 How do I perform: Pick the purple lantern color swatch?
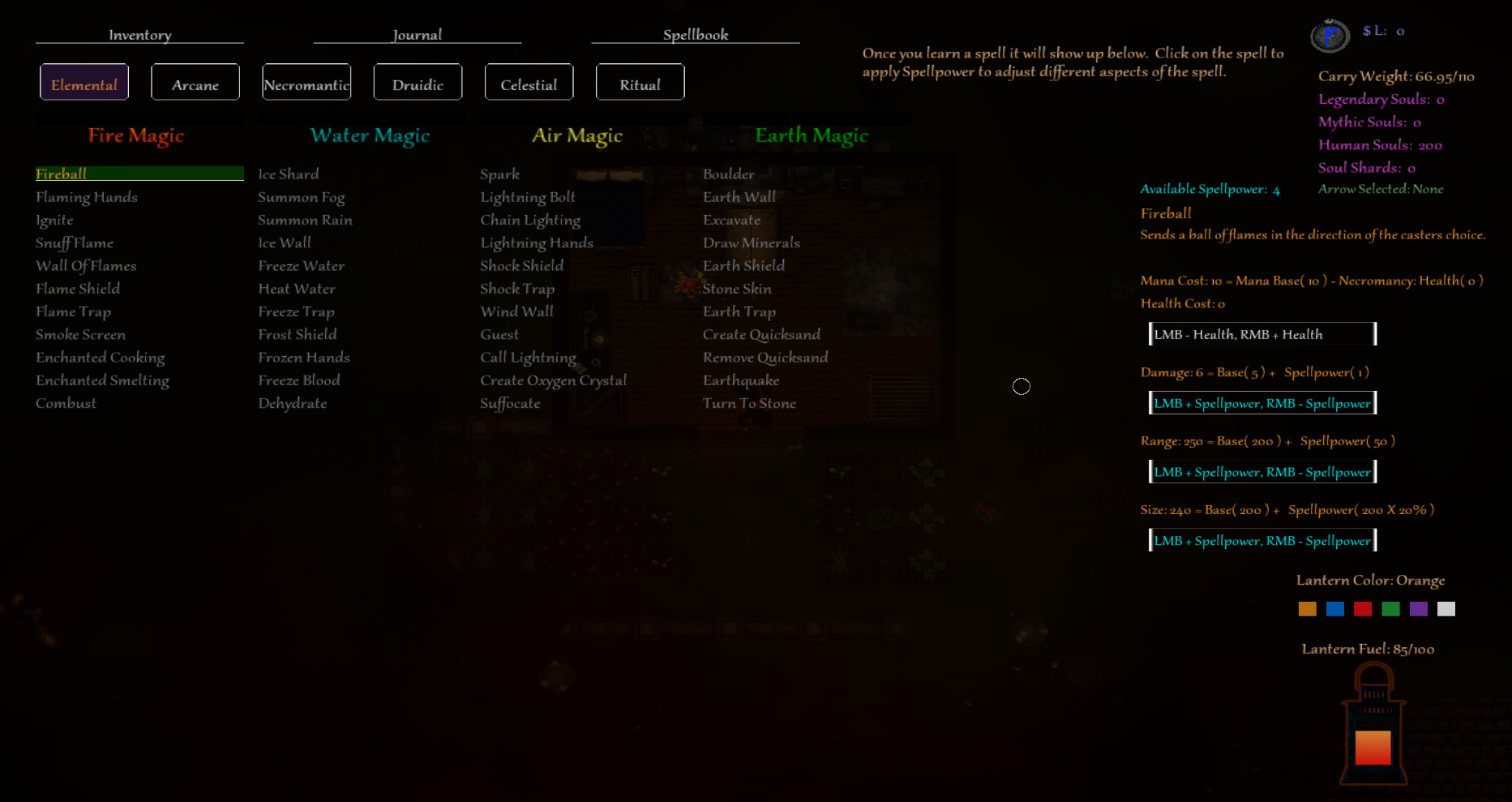1419,608
